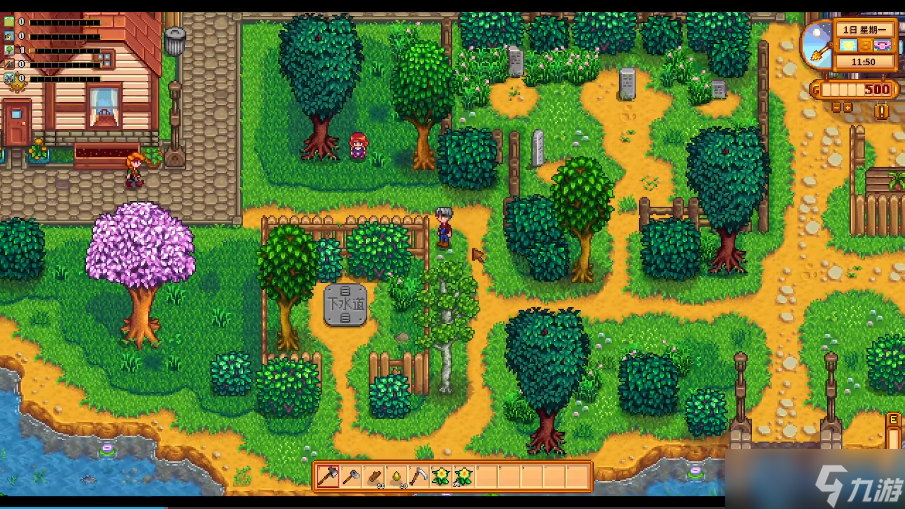Equip the scythe from the hotbar
Image resolution: width=905 pixels, height=509 pixels.
418,476
